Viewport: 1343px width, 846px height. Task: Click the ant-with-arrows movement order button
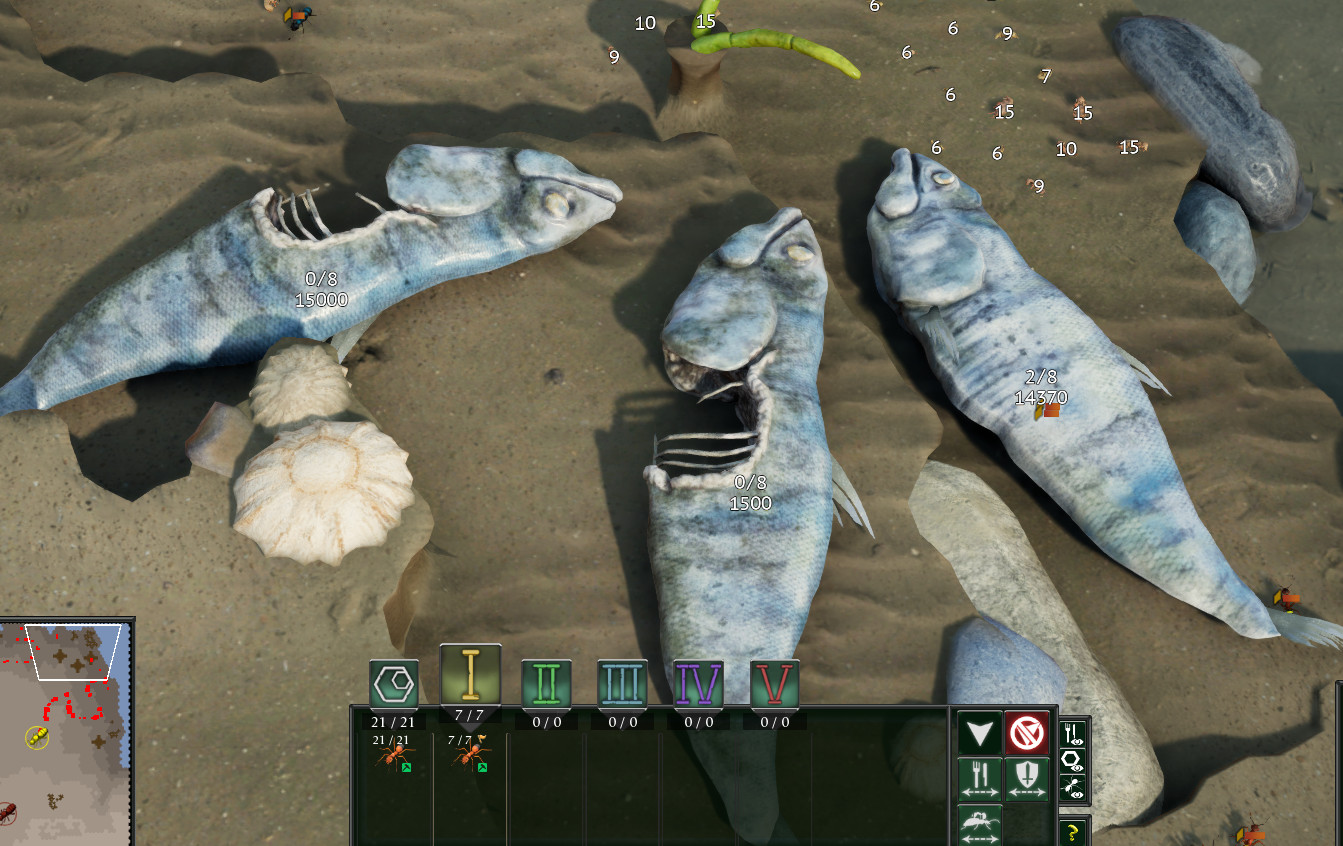(980, 824)
